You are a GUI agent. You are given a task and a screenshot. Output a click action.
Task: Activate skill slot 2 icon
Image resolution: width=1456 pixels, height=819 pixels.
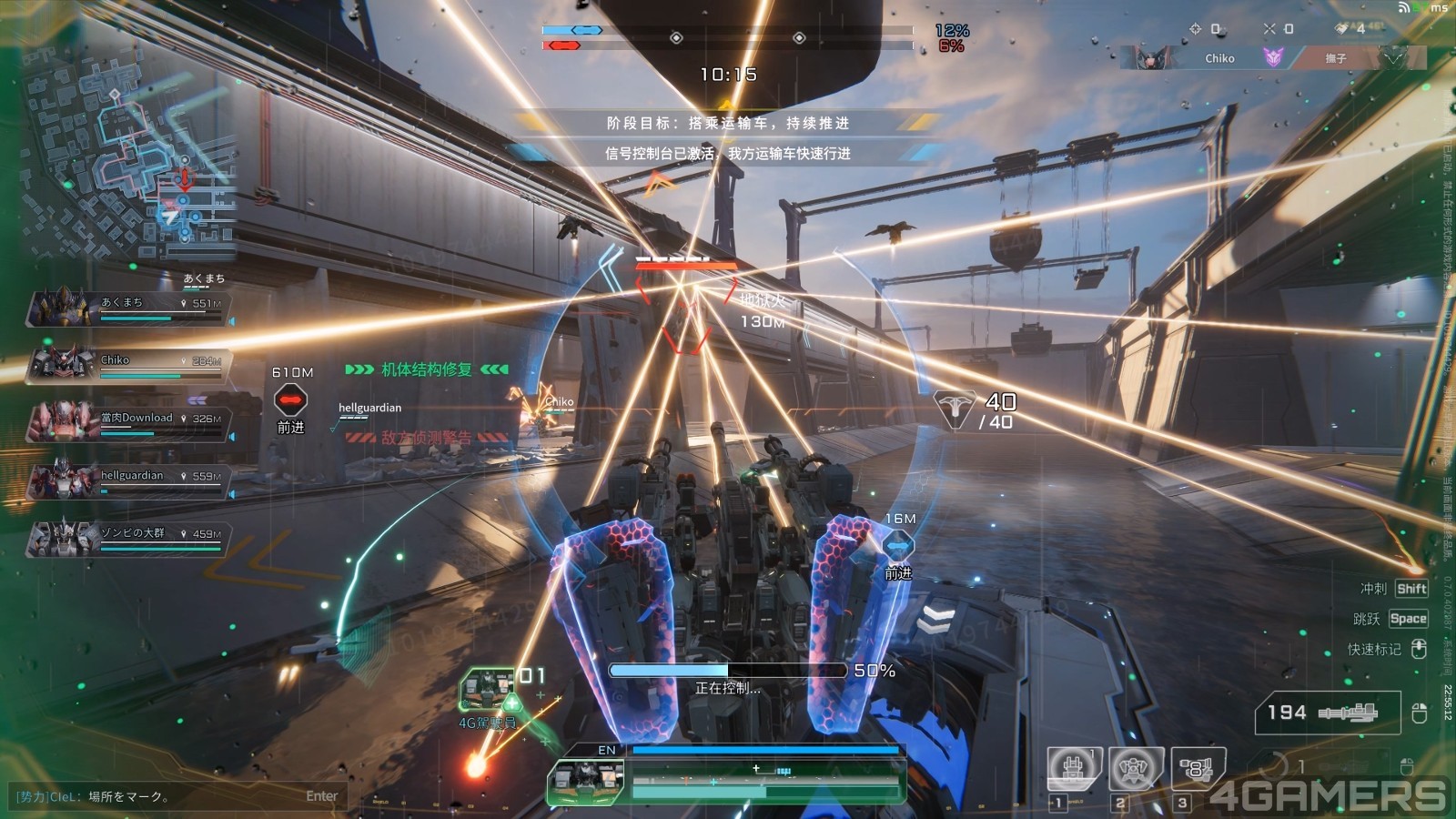[x=1135, y=769]
